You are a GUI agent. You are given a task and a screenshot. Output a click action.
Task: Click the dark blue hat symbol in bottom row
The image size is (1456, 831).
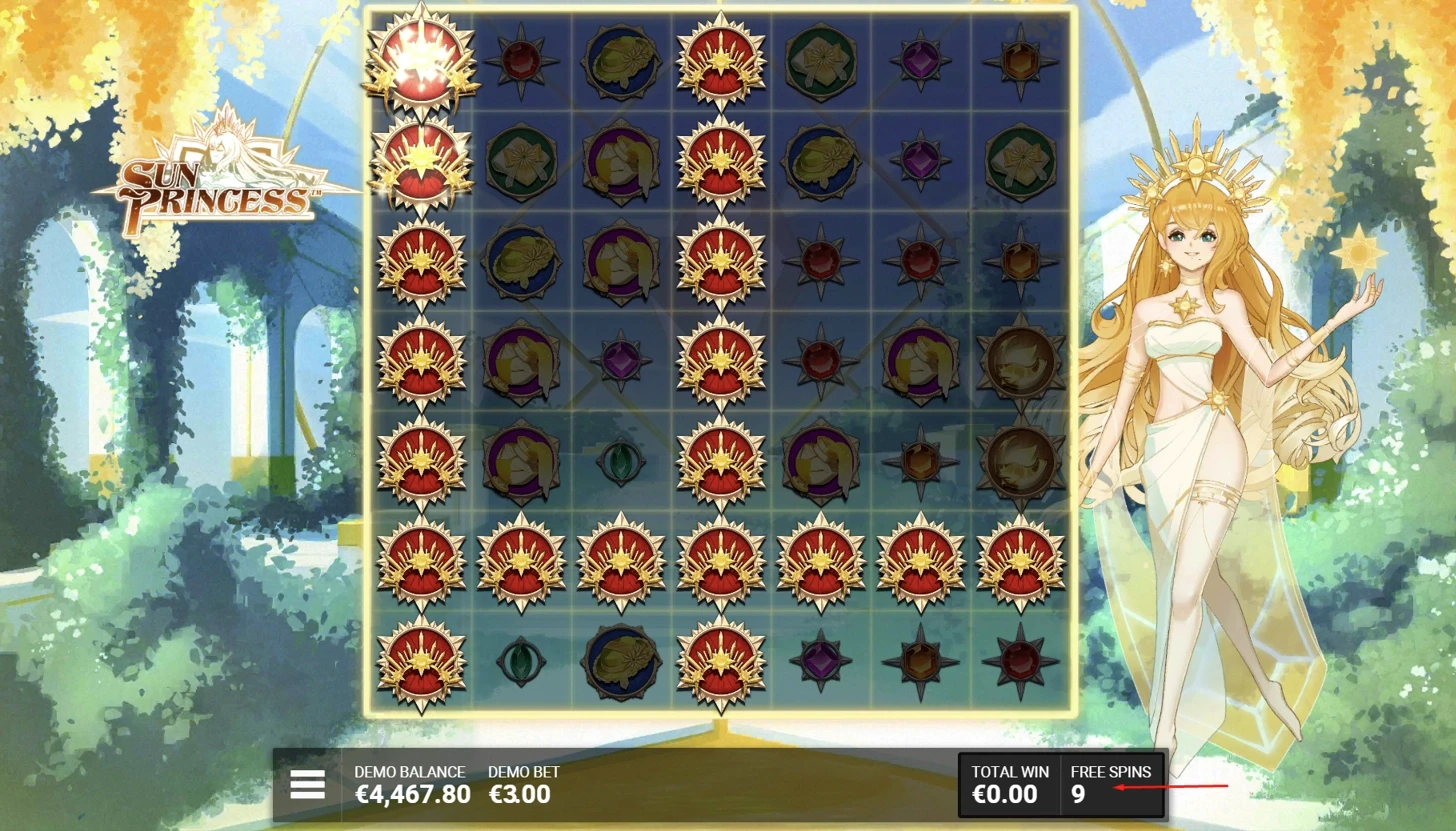point(620,660)
